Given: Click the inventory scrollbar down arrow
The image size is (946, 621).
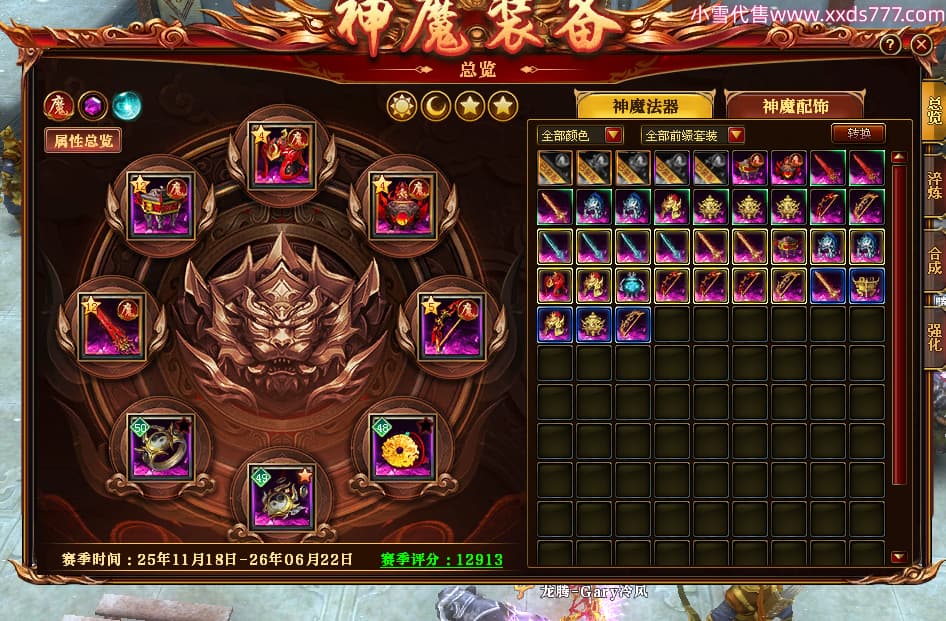Looking at the screenshot, I should click(x=898, y=557).
